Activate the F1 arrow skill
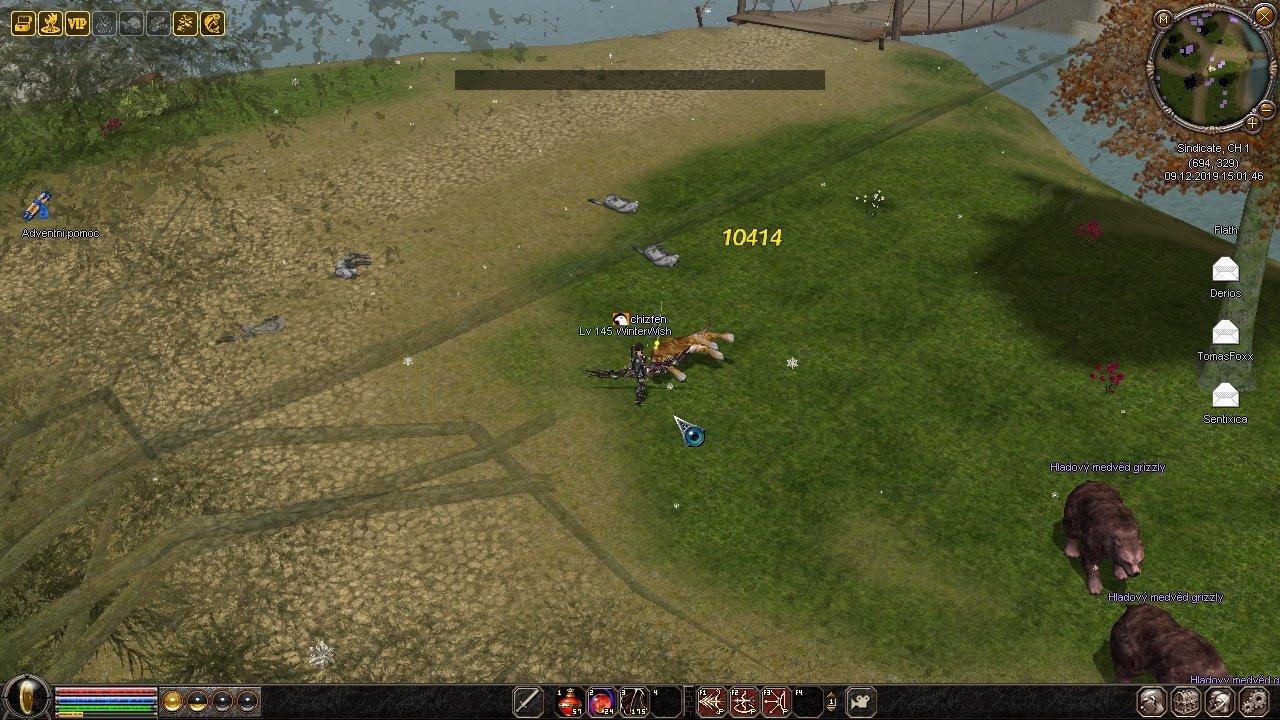 point(711,702)
